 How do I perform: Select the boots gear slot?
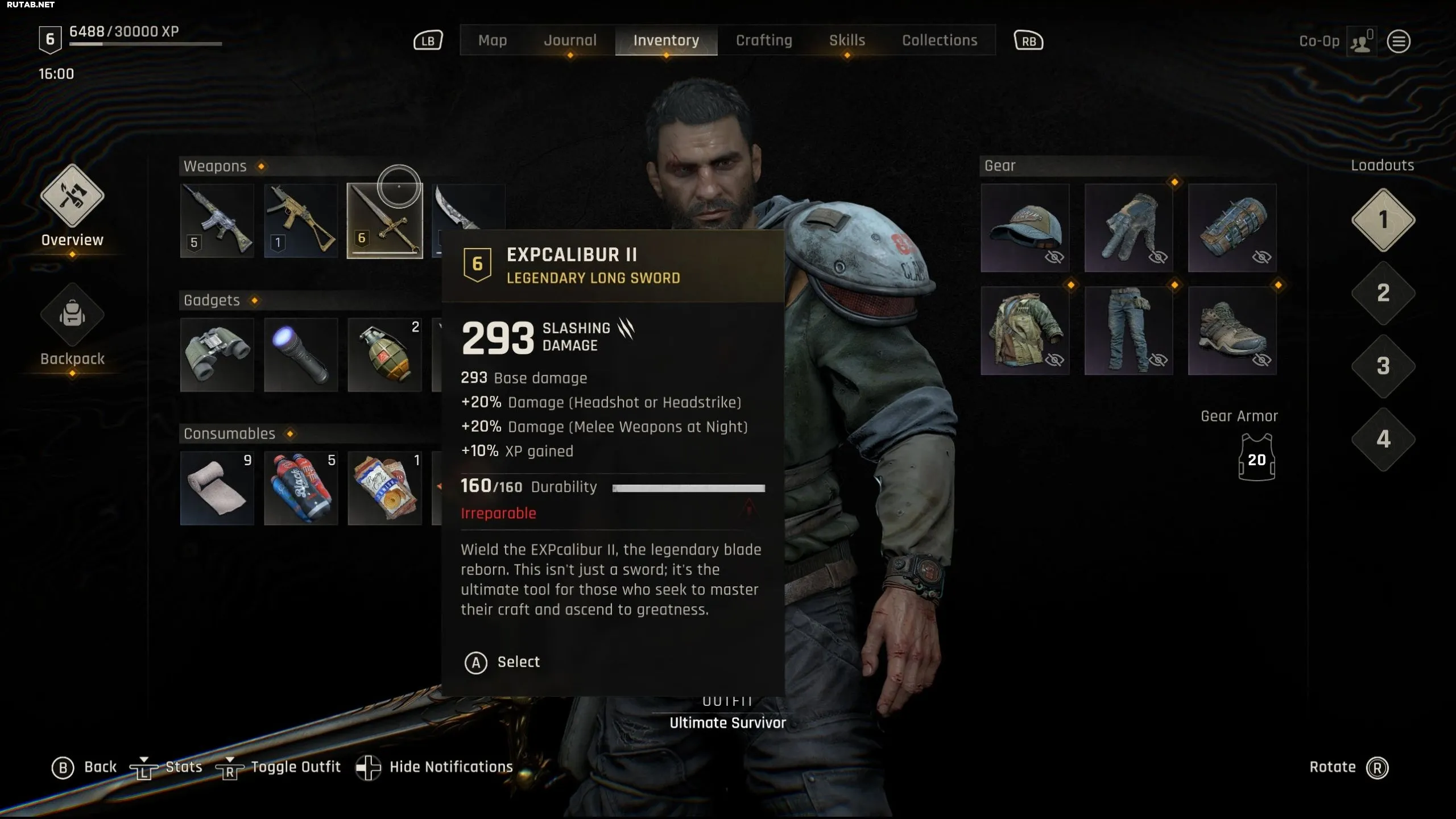tap(1232, 331)
